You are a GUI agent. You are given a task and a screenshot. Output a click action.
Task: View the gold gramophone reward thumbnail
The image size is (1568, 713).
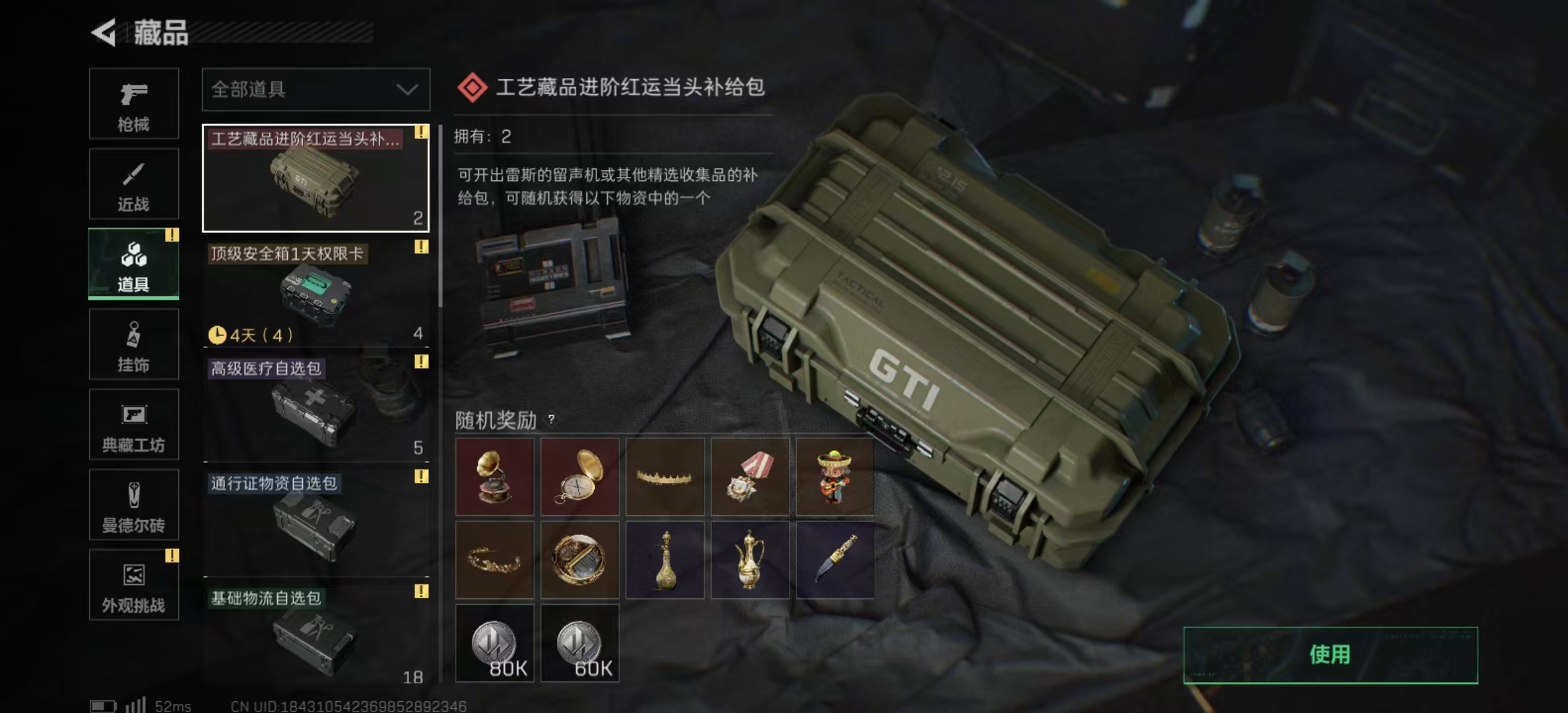494,477
